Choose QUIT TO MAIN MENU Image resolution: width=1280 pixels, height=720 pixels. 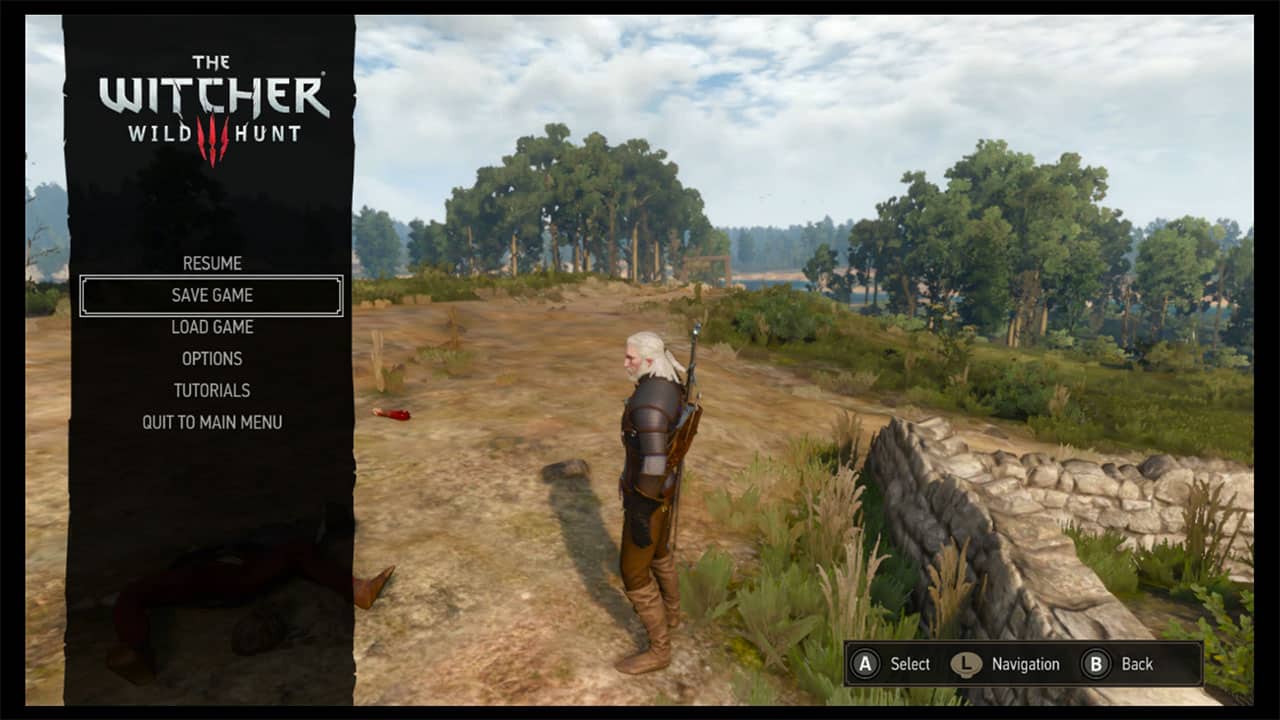click(x=211, y=423)
